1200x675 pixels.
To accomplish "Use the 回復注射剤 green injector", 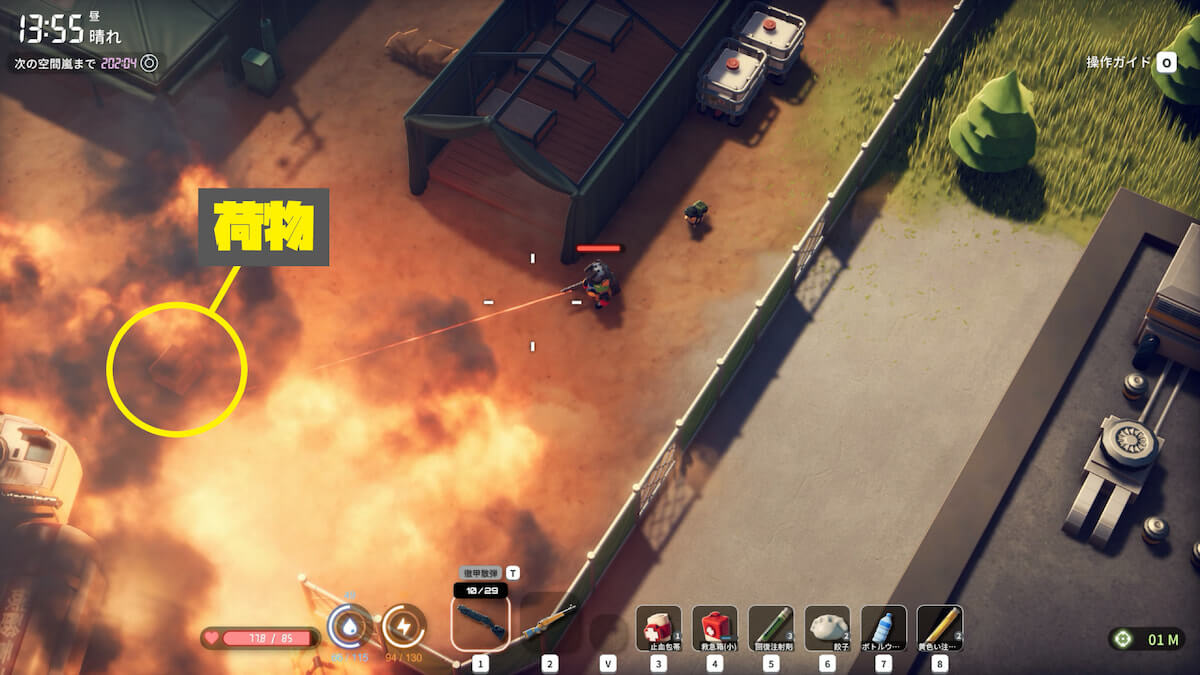I will click(770, 628).
